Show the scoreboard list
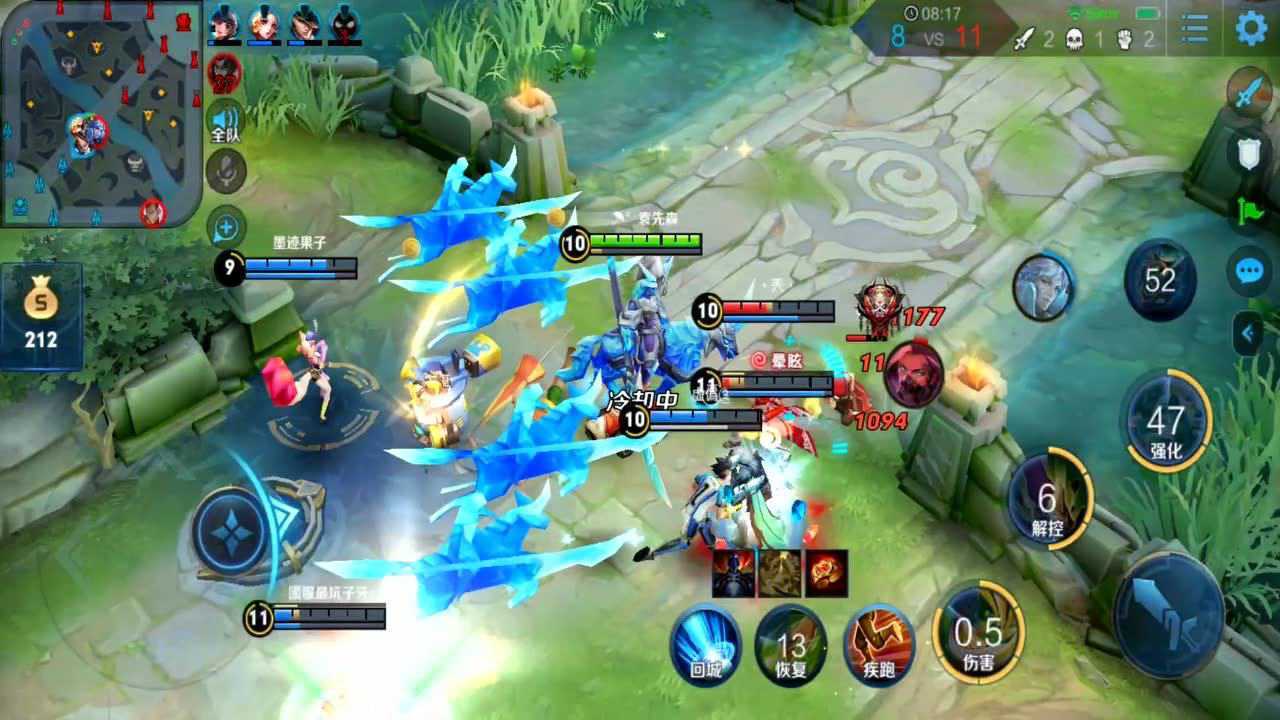 pos(1194,29)
